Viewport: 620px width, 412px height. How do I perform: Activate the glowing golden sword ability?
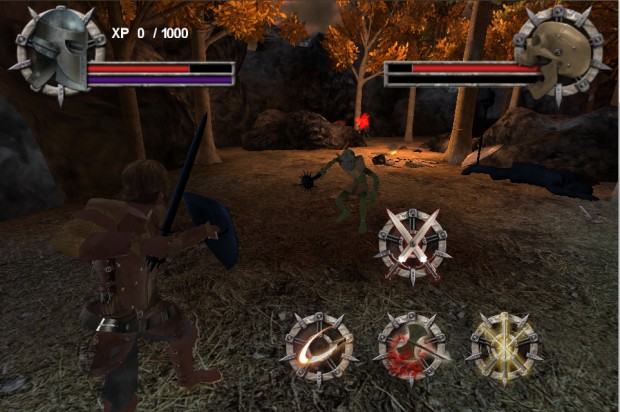point(503,351)
